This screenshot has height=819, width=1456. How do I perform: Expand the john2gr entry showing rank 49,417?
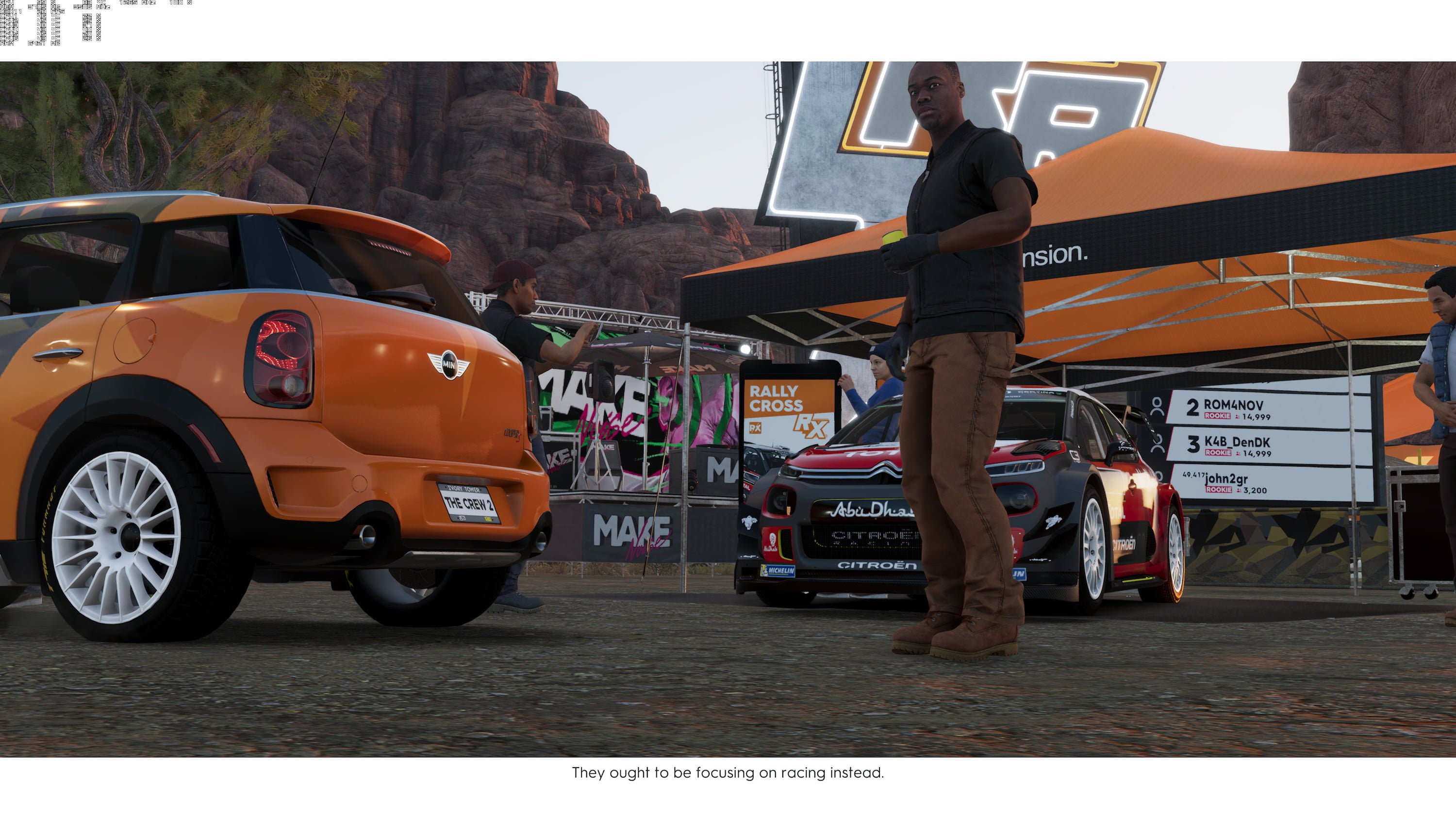coord(1224,480)
